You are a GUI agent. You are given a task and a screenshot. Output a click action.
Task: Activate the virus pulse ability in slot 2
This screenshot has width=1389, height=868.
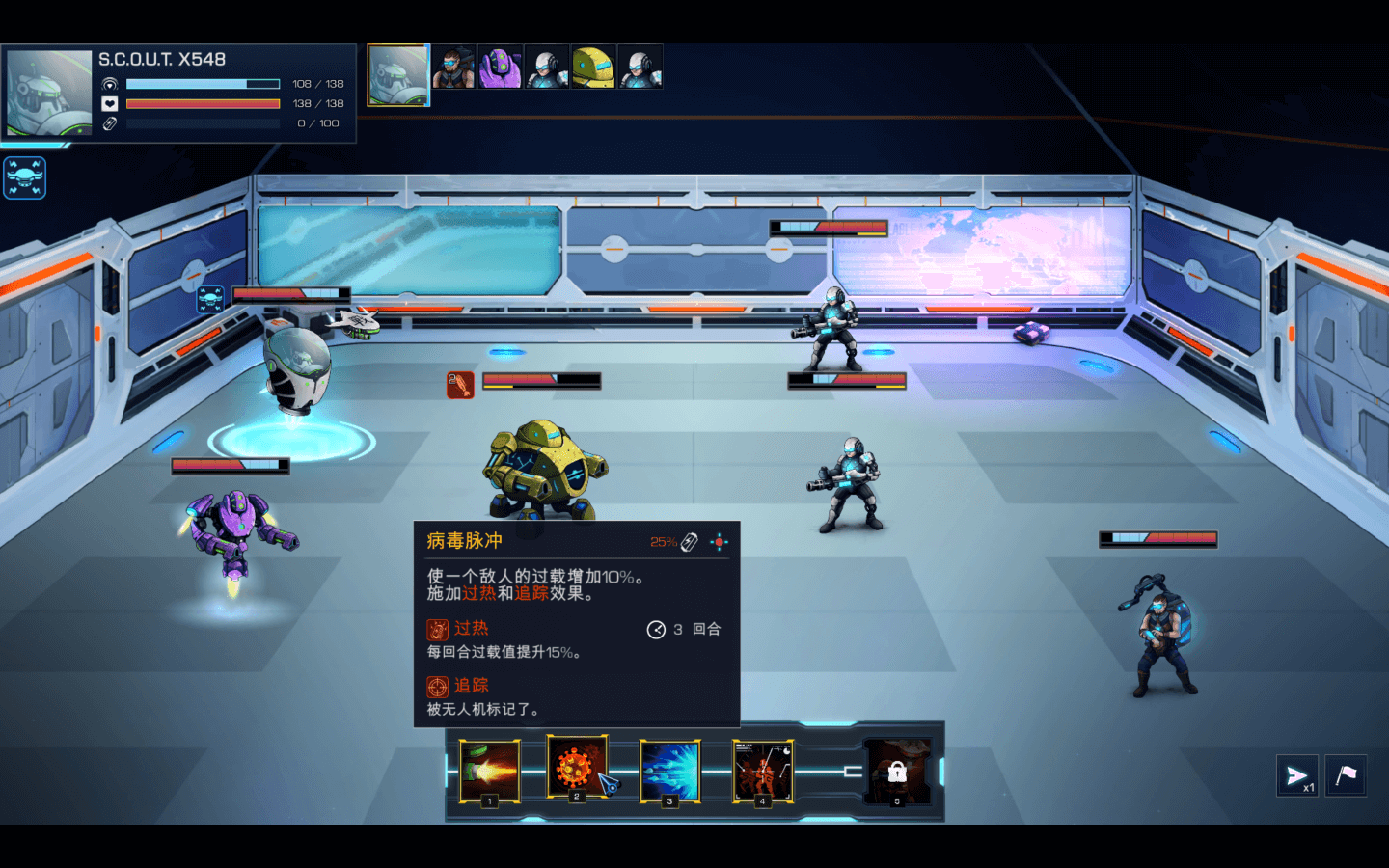coord(576,767)
